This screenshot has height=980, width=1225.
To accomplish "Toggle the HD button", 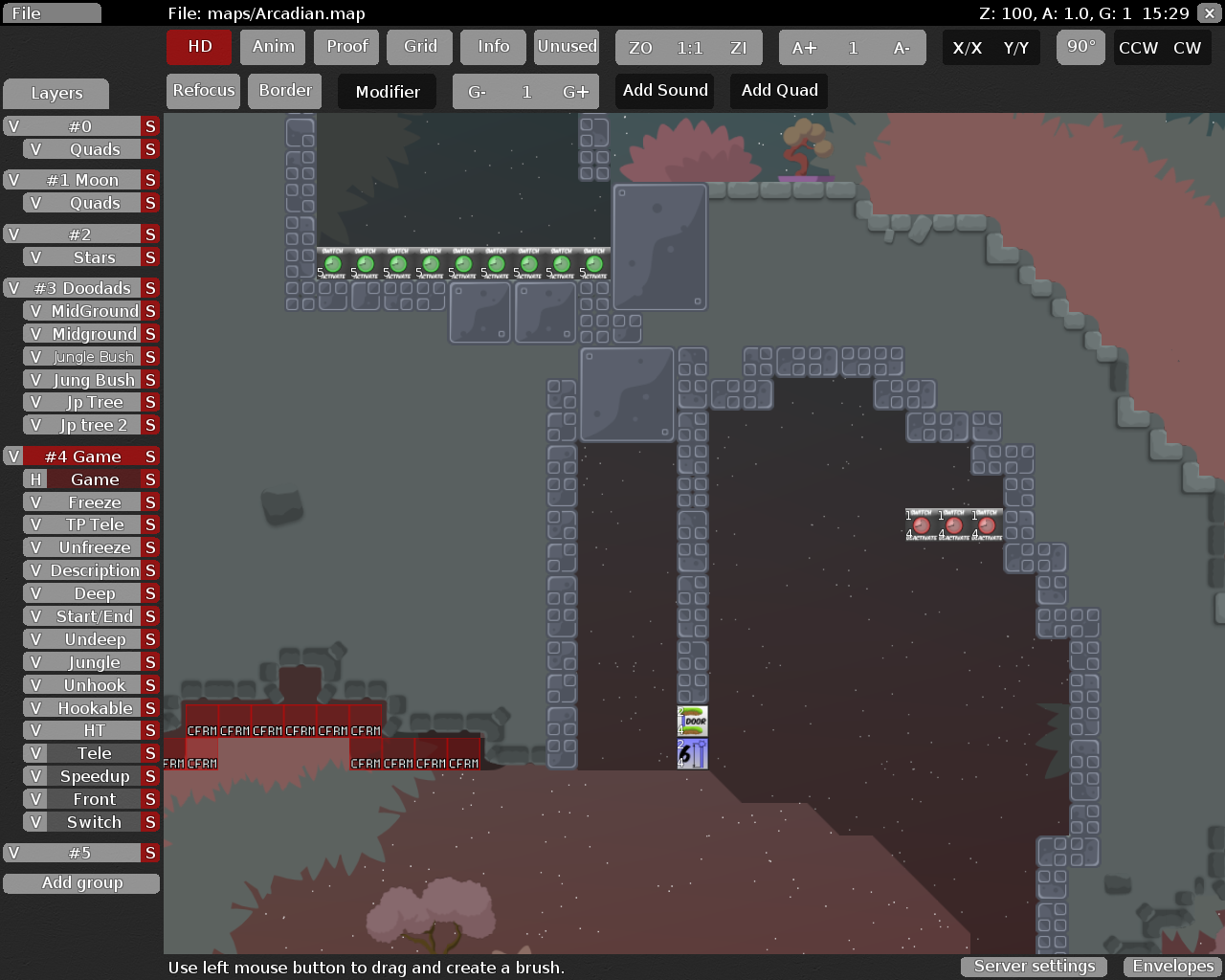I will pos(199,47).
